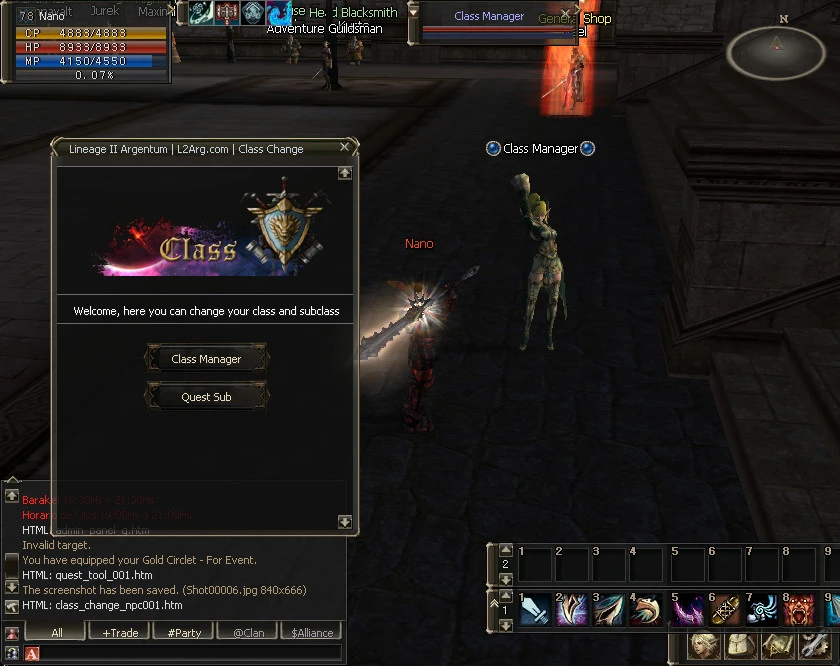Open the Class Manager option
Screen dimensions: 840x666
(207, 359)
